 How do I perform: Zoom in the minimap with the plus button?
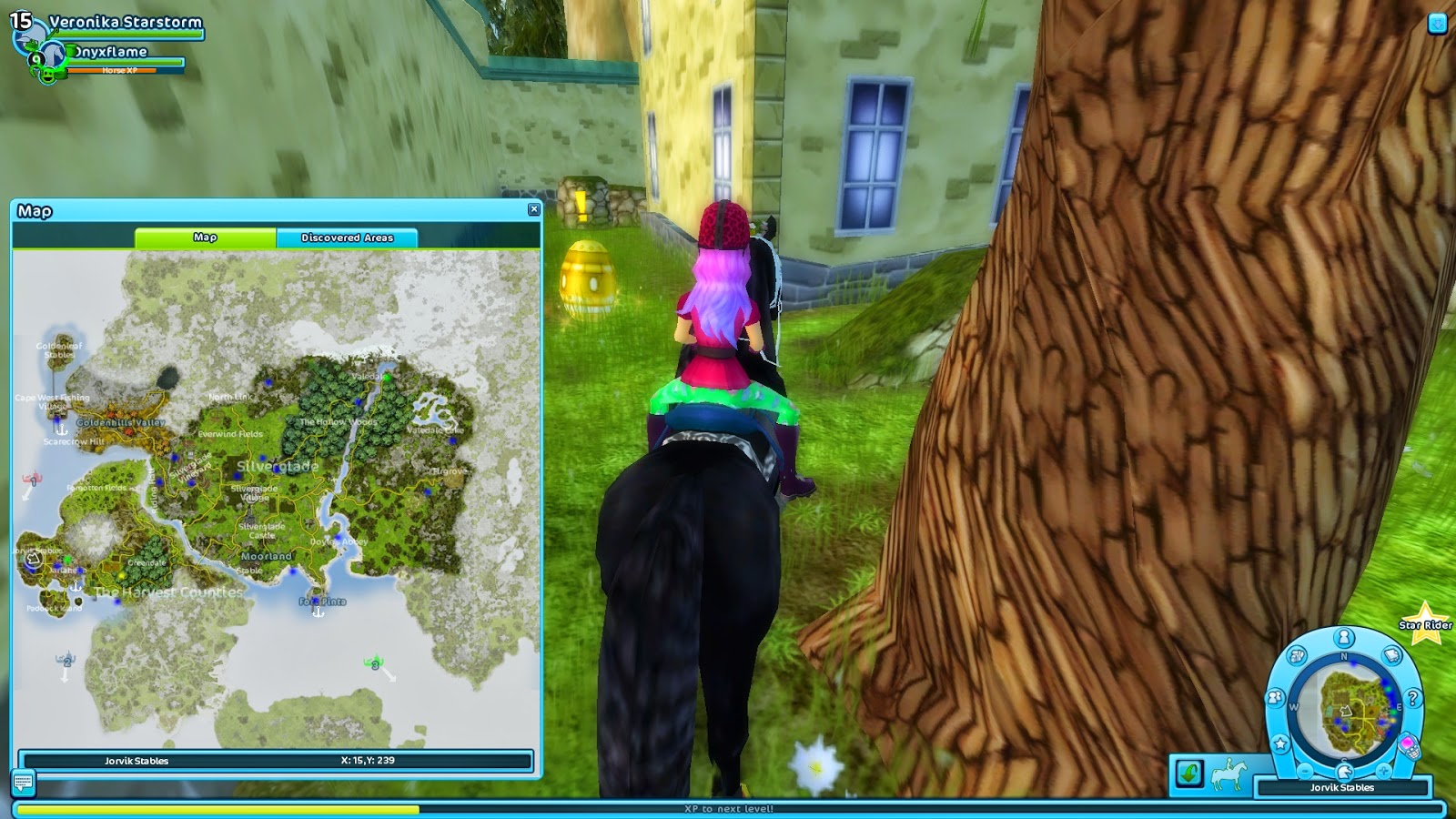click(1383, 771)
